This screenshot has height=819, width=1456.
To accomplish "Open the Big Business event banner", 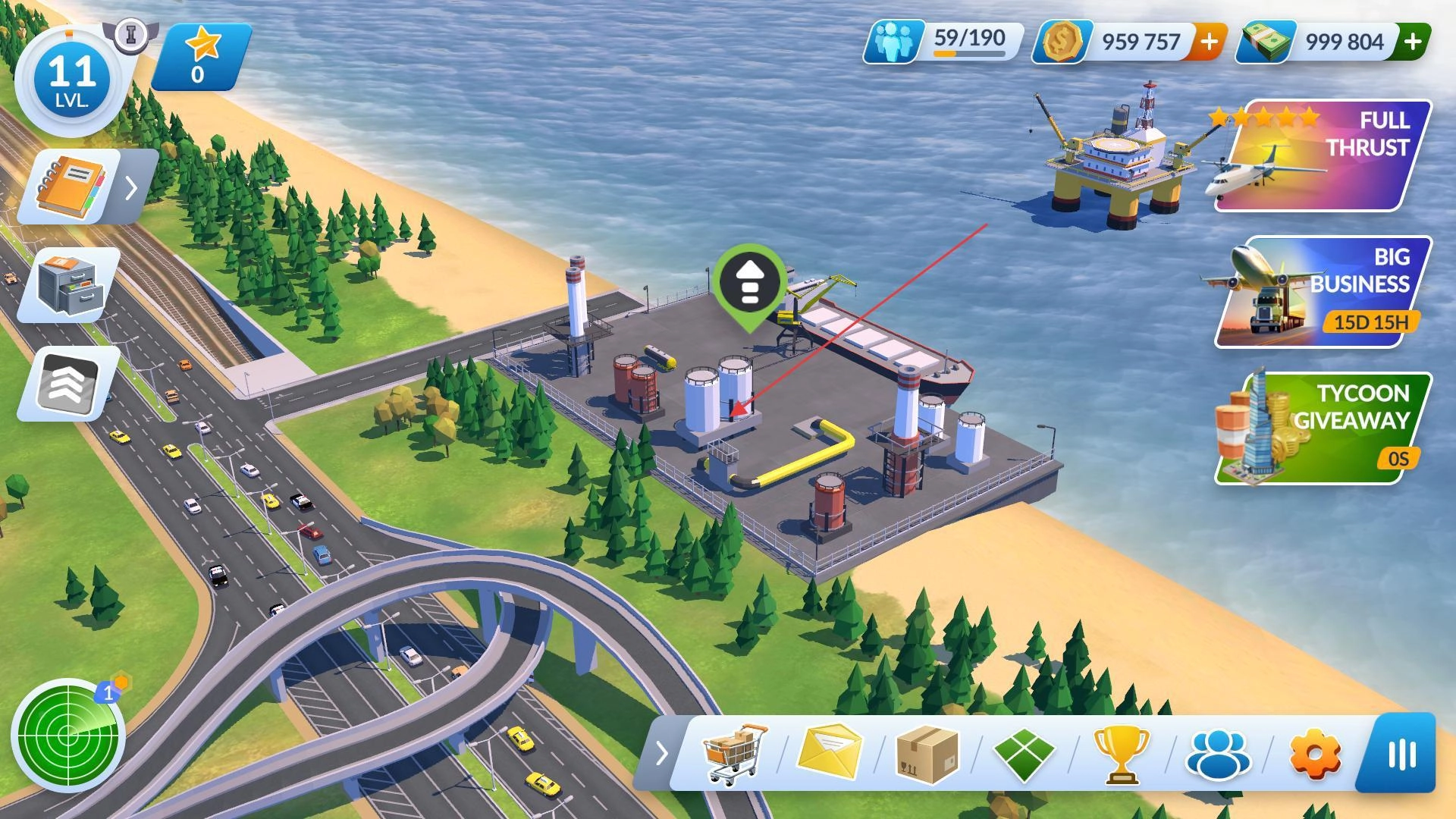I will (1323, 292).
